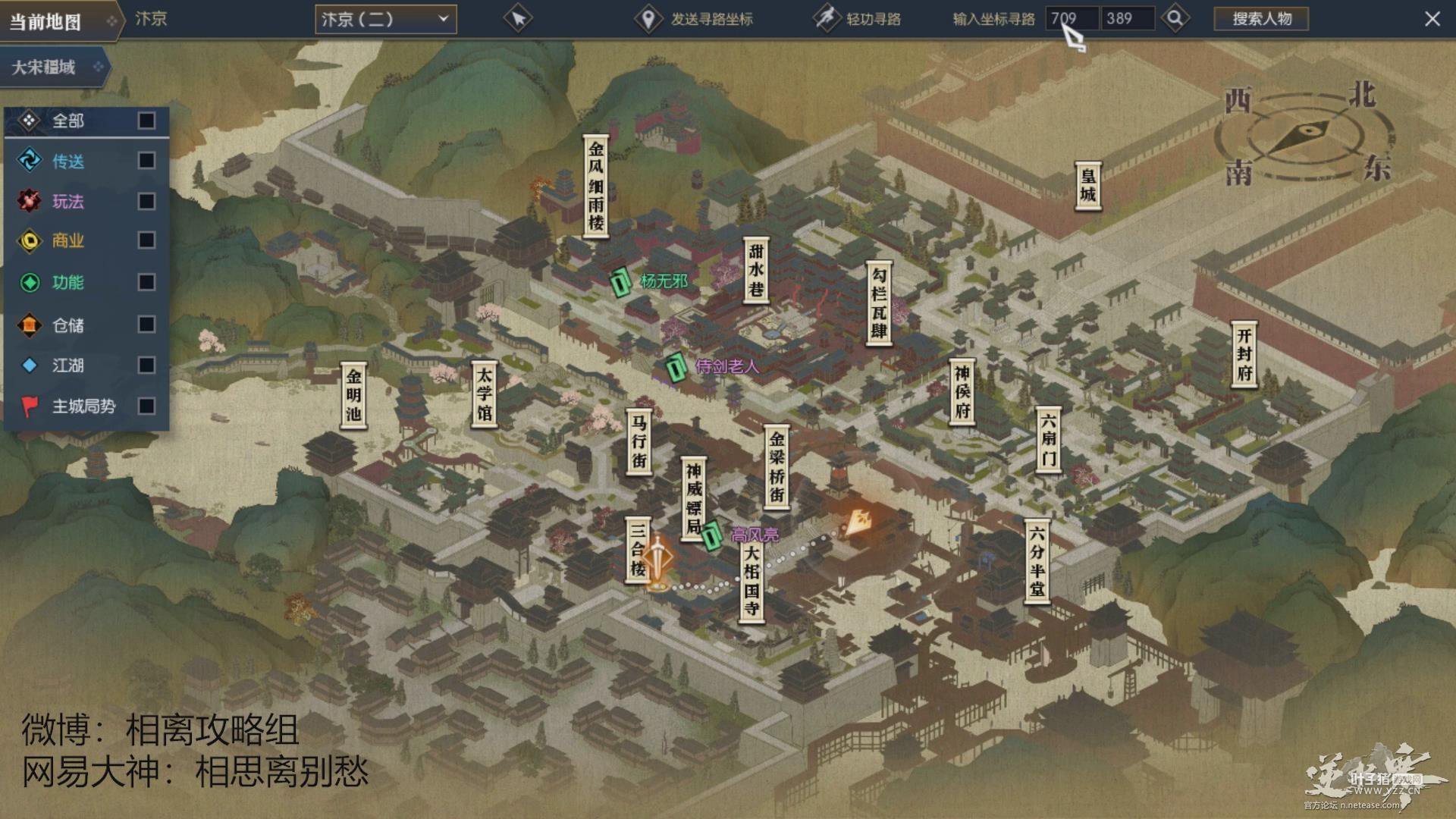Toggle the 功能 function filter checkbox

146,282
